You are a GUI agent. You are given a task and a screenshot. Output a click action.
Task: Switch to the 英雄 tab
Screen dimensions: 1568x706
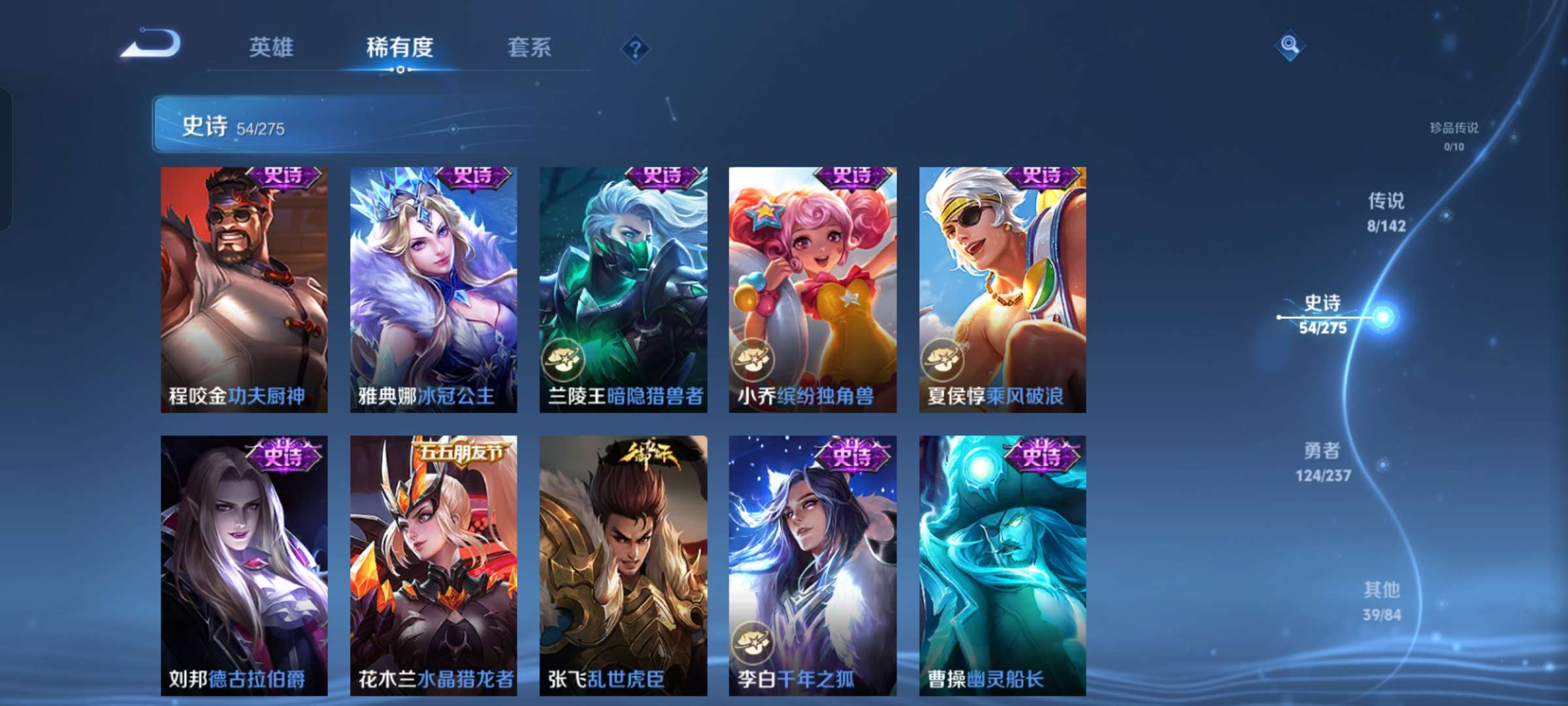point(271,47)
